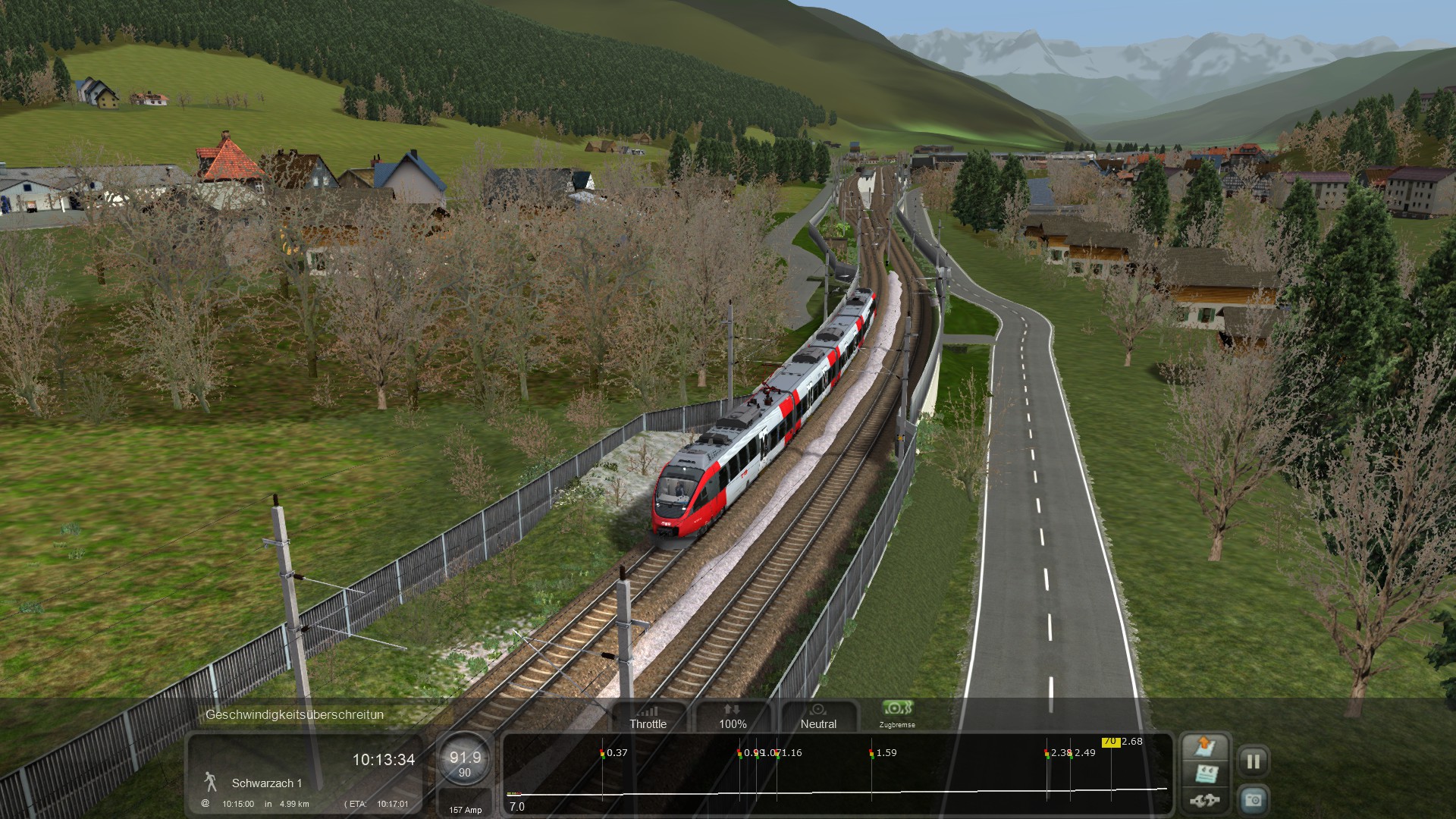Select the yellow 70 speed limit marker

pyautogui.click(x=1110, y=742)
